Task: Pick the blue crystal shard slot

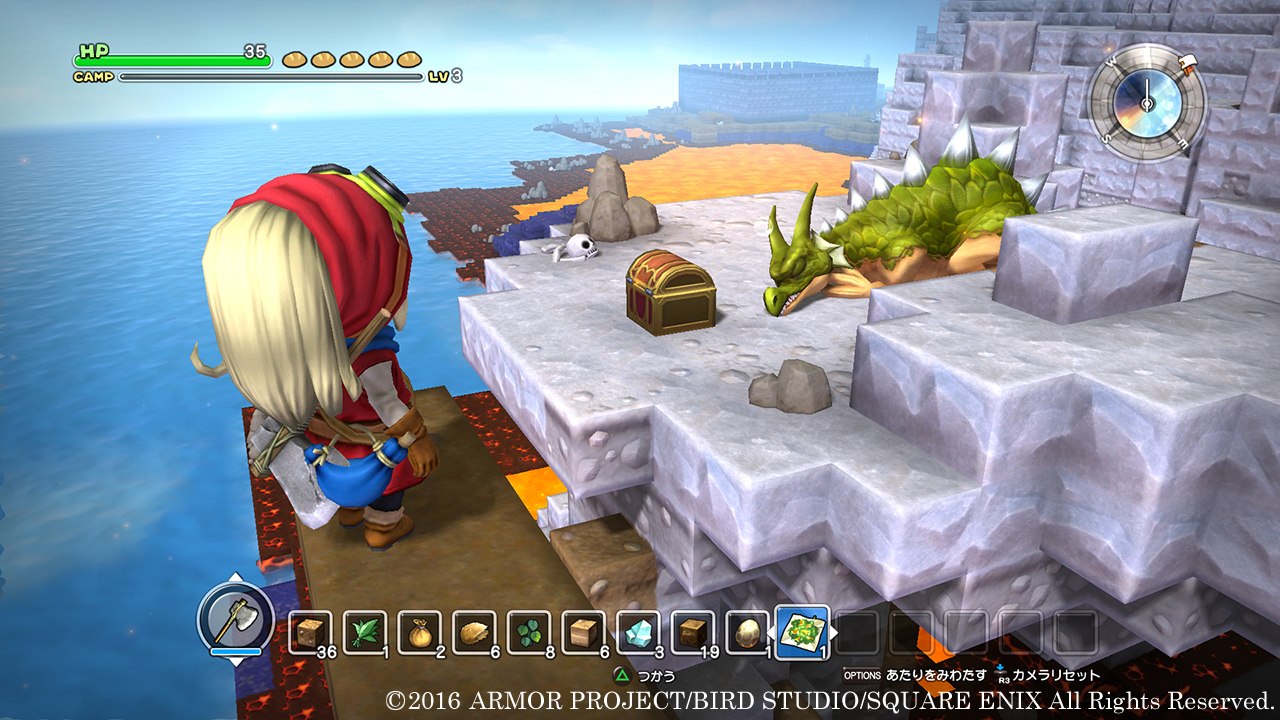Action: pyautogui.click(x=637, y=633)
